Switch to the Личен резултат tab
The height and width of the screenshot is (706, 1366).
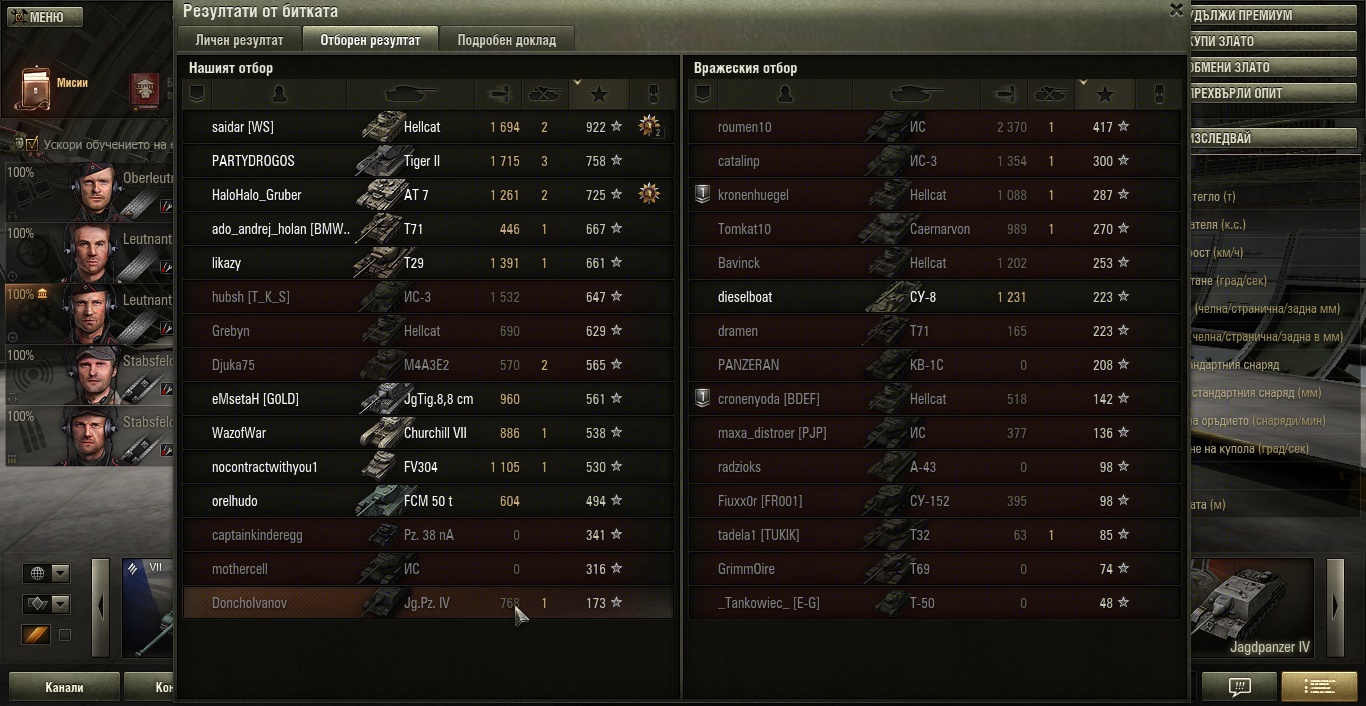click(240, 40)
